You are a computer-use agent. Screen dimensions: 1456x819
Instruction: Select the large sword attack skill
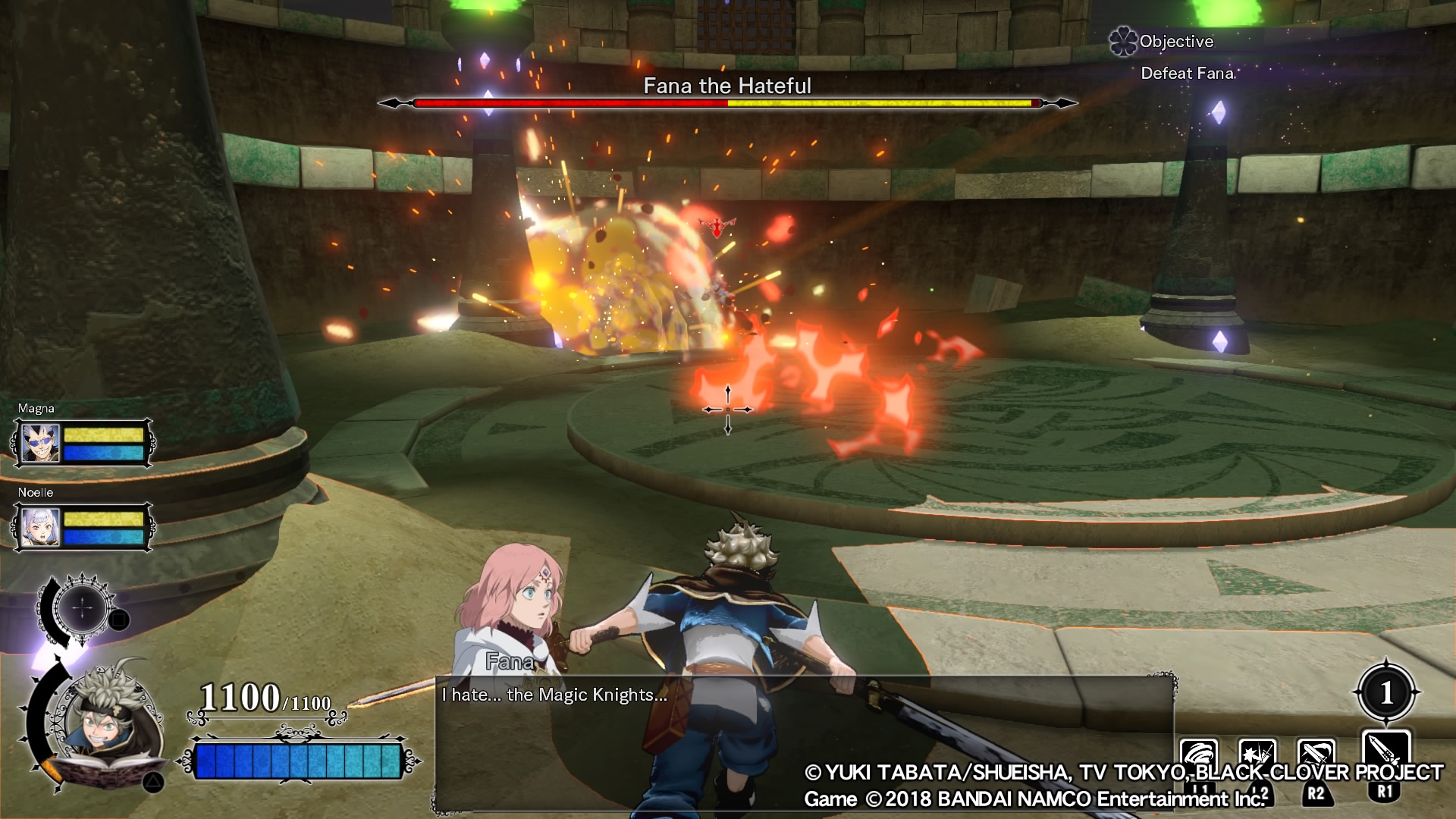click(1385, 755)
